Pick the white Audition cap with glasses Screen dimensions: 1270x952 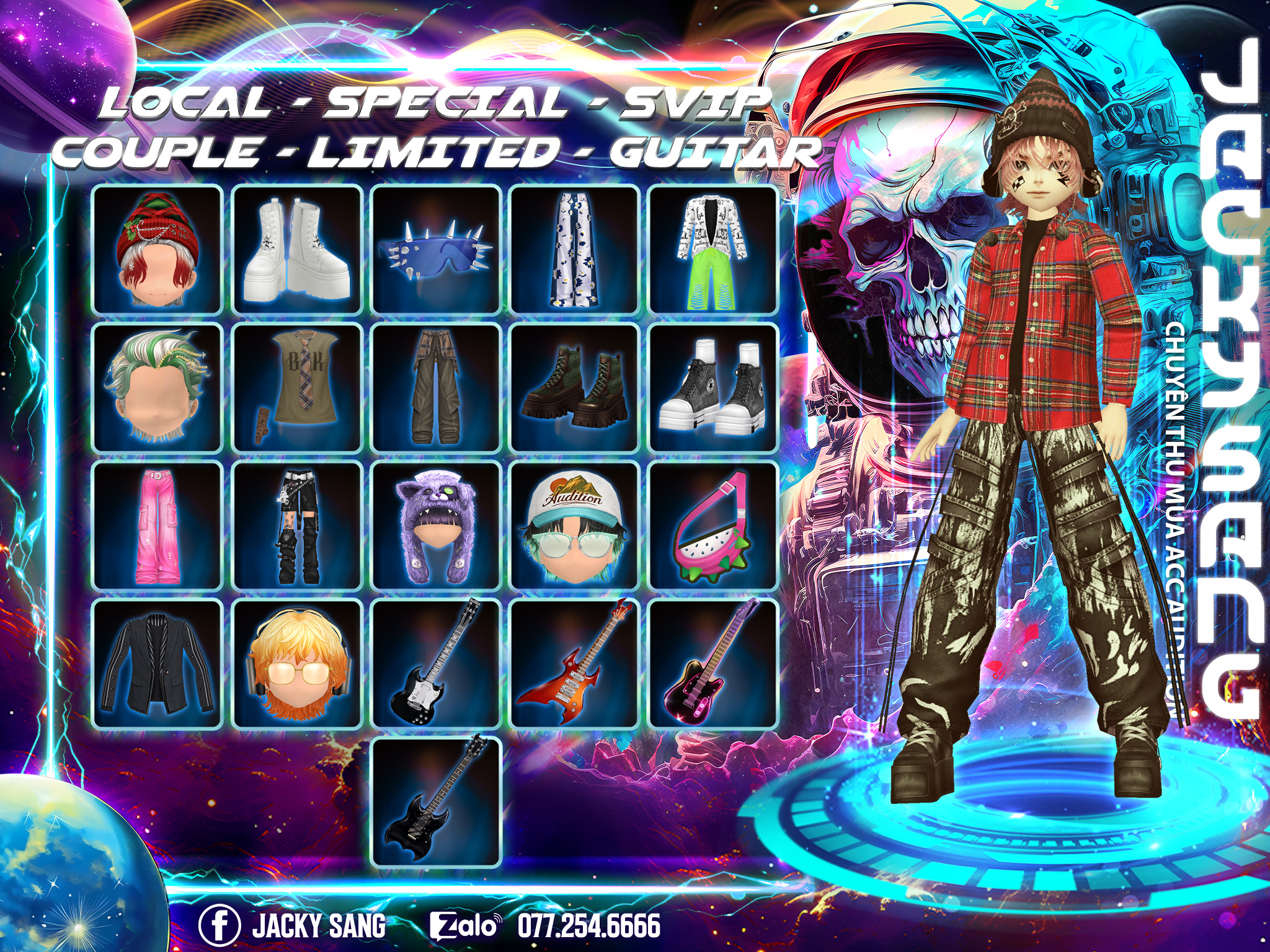coord(574,526)
